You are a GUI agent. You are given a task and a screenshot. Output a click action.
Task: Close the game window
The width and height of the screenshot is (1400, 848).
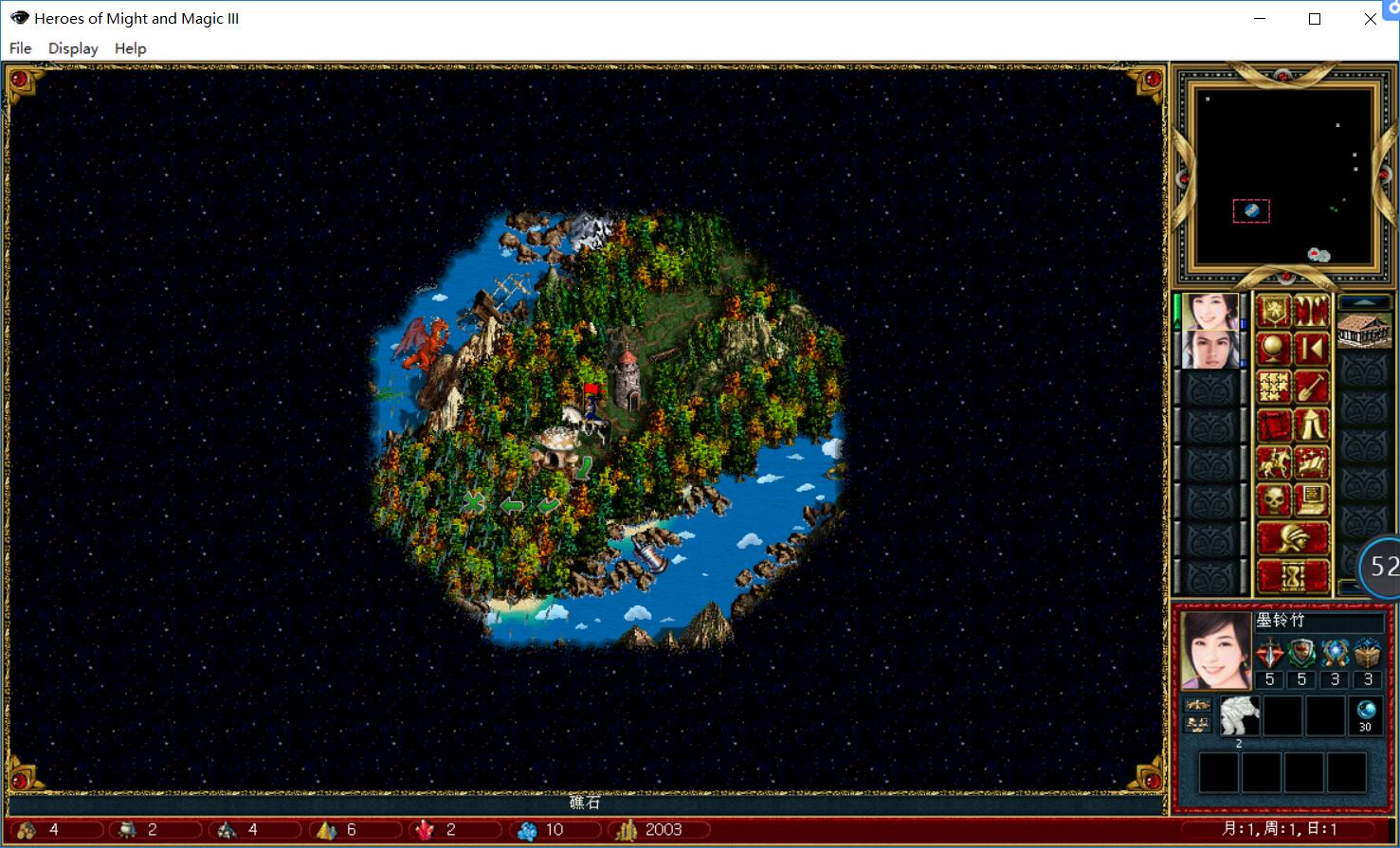pyautogui.click(x=1370, y=19)
